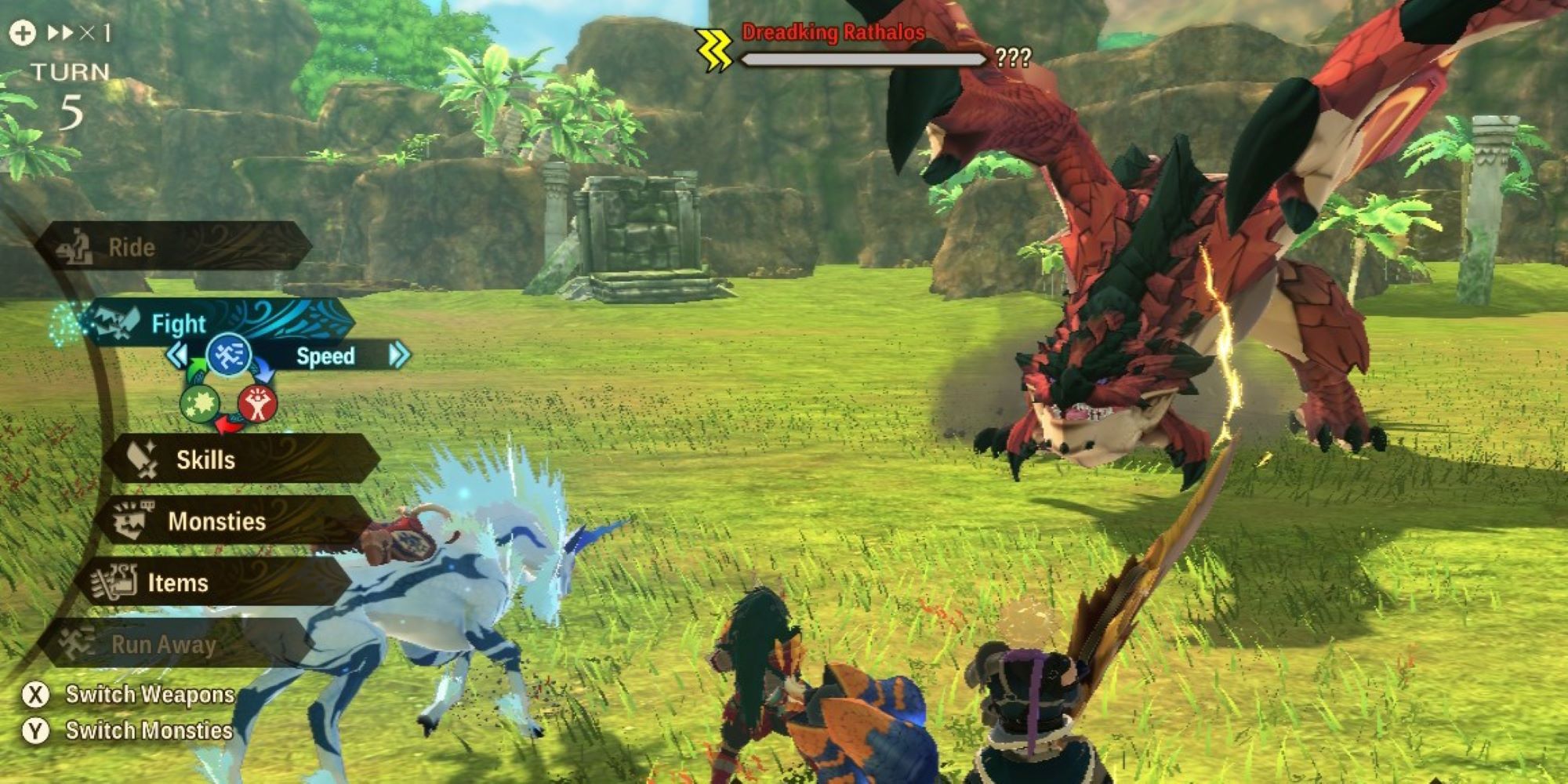Screen dimensions: 1568x784
Task: Click the left arrow to cycle attack types
Action: [x=179, y=354]
